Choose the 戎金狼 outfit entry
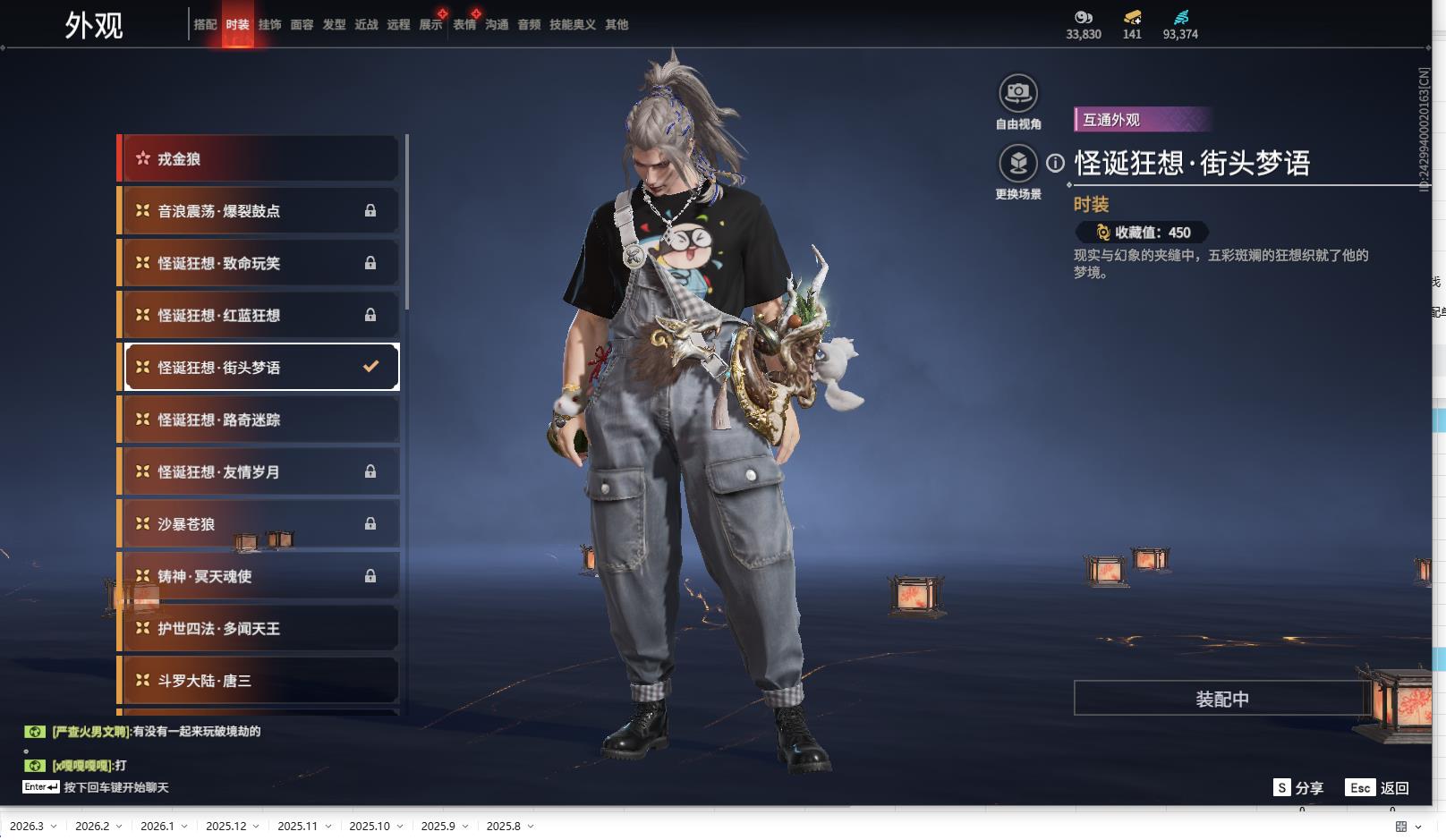 [x=259, y=159]
